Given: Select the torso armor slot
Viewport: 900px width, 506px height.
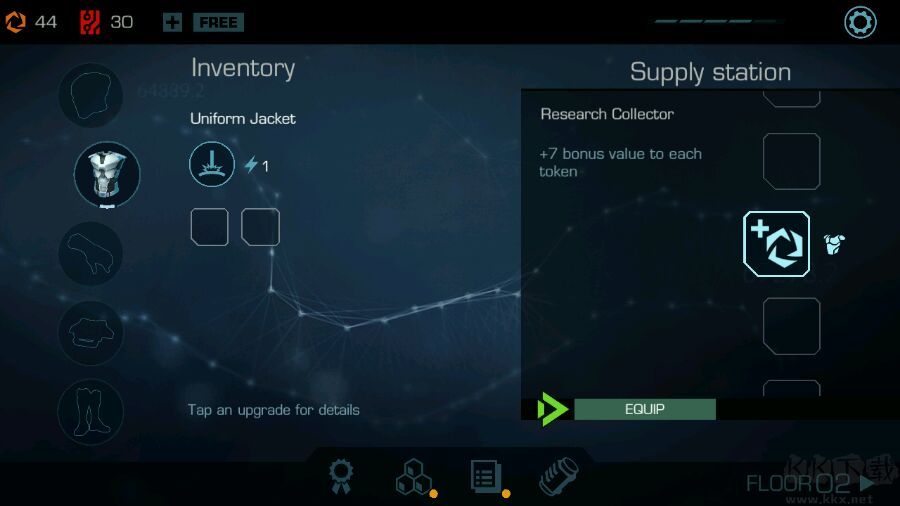Looking at the screenshot, I should click(x=107, y=174).
